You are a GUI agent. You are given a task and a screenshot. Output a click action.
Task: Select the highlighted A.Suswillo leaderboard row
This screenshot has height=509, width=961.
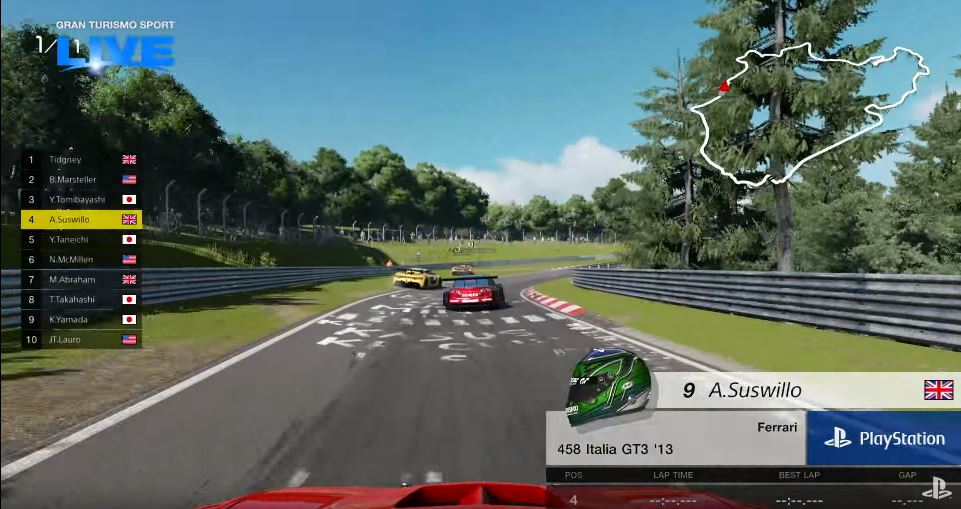click(x=80, y=219)
